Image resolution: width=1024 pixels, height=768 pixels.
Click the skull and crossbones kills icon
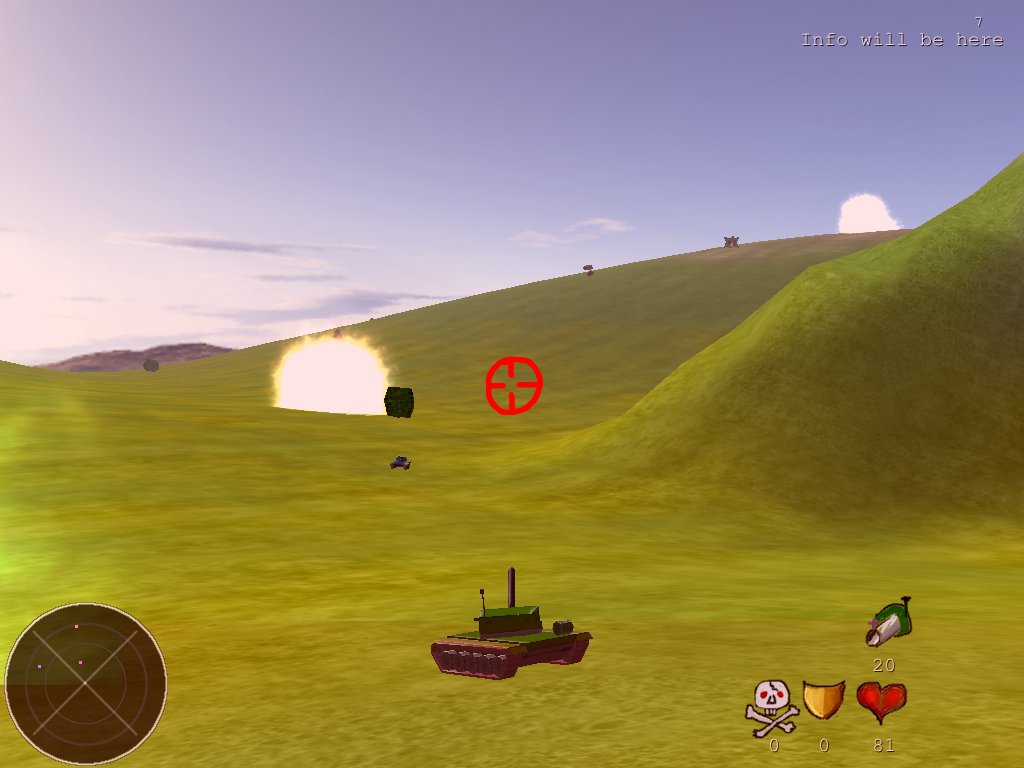click(772, 706)
